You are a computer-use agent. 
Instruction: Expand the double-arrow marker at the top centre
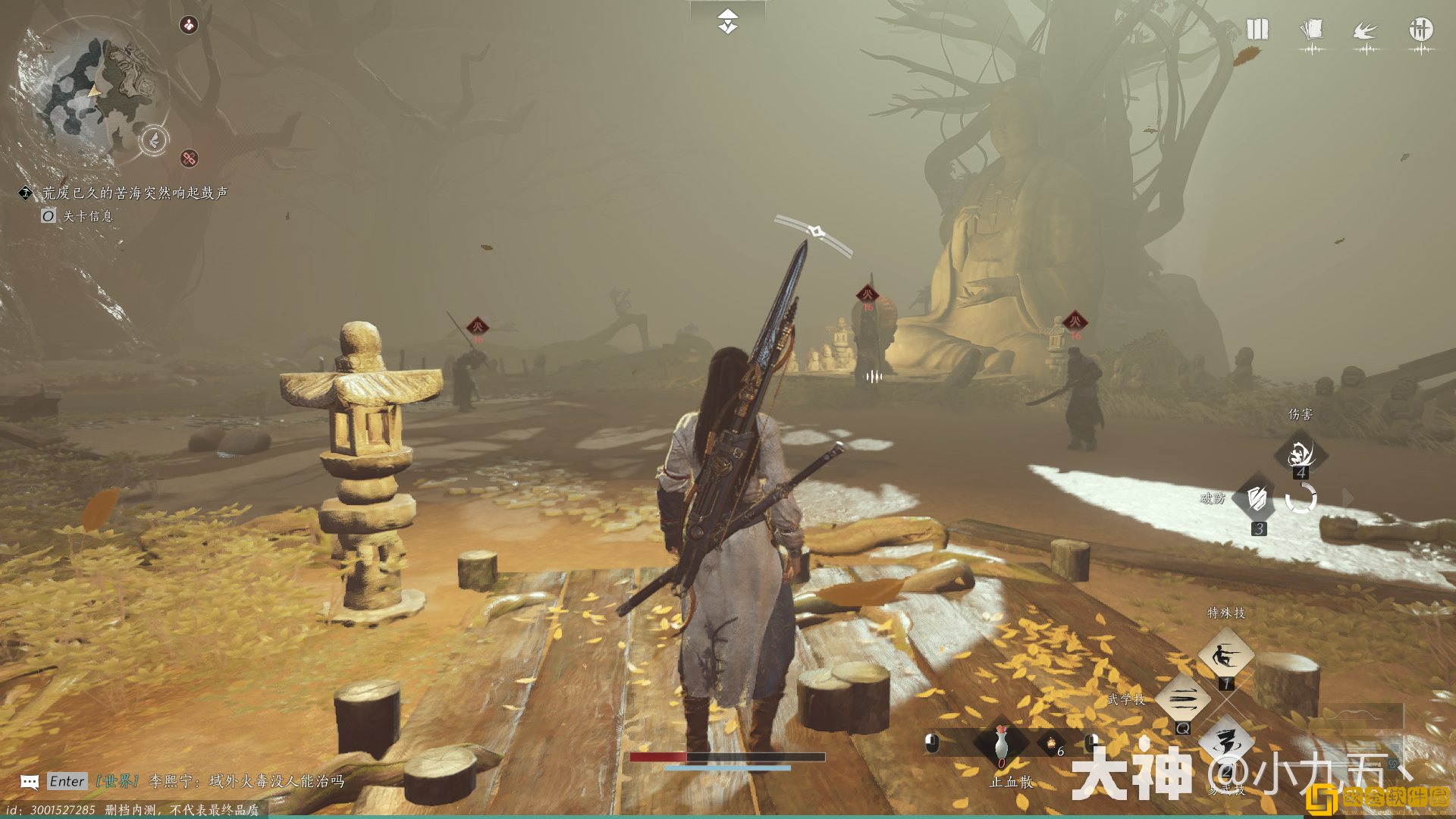(727, 21)
